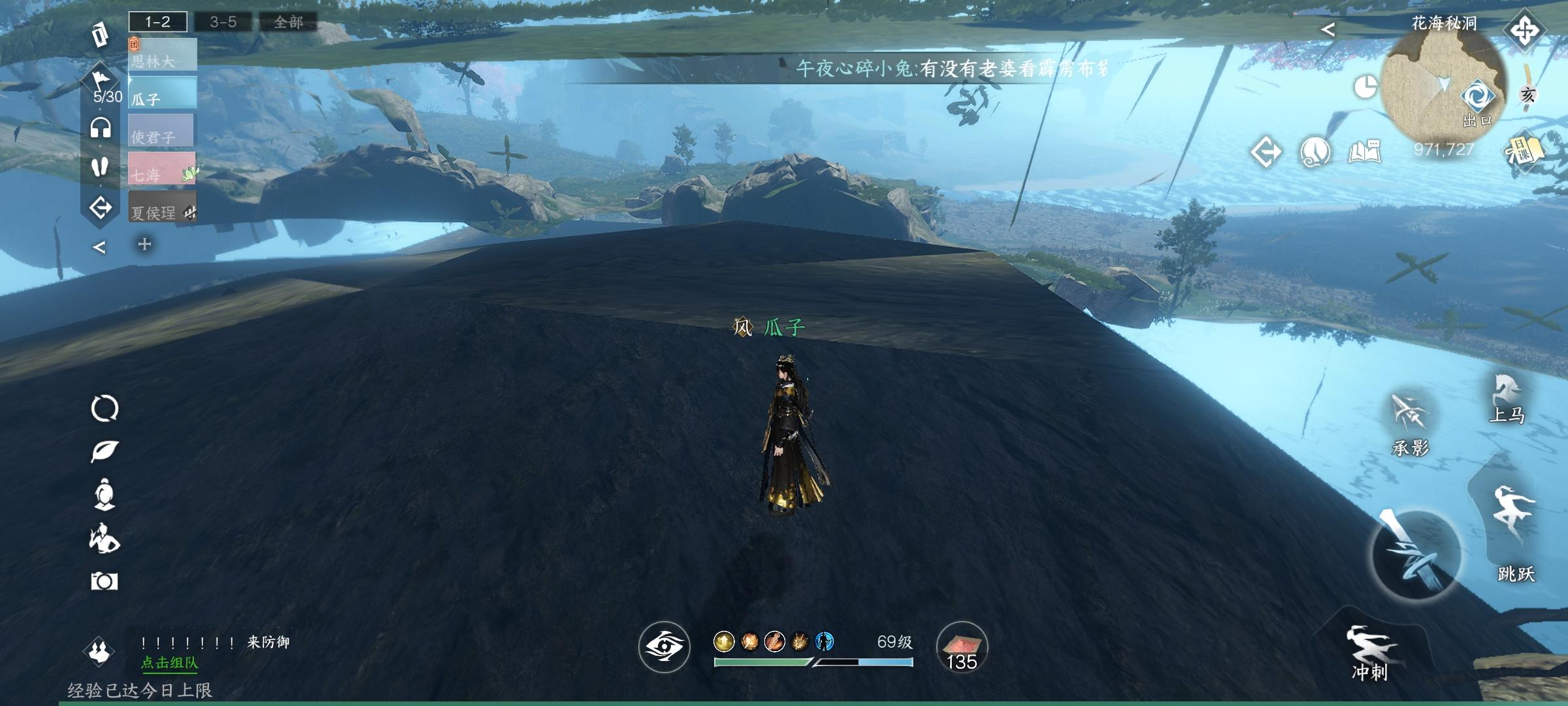Select team member 七海
Screen dimensions: 1568x706
(x=161, y=169)
